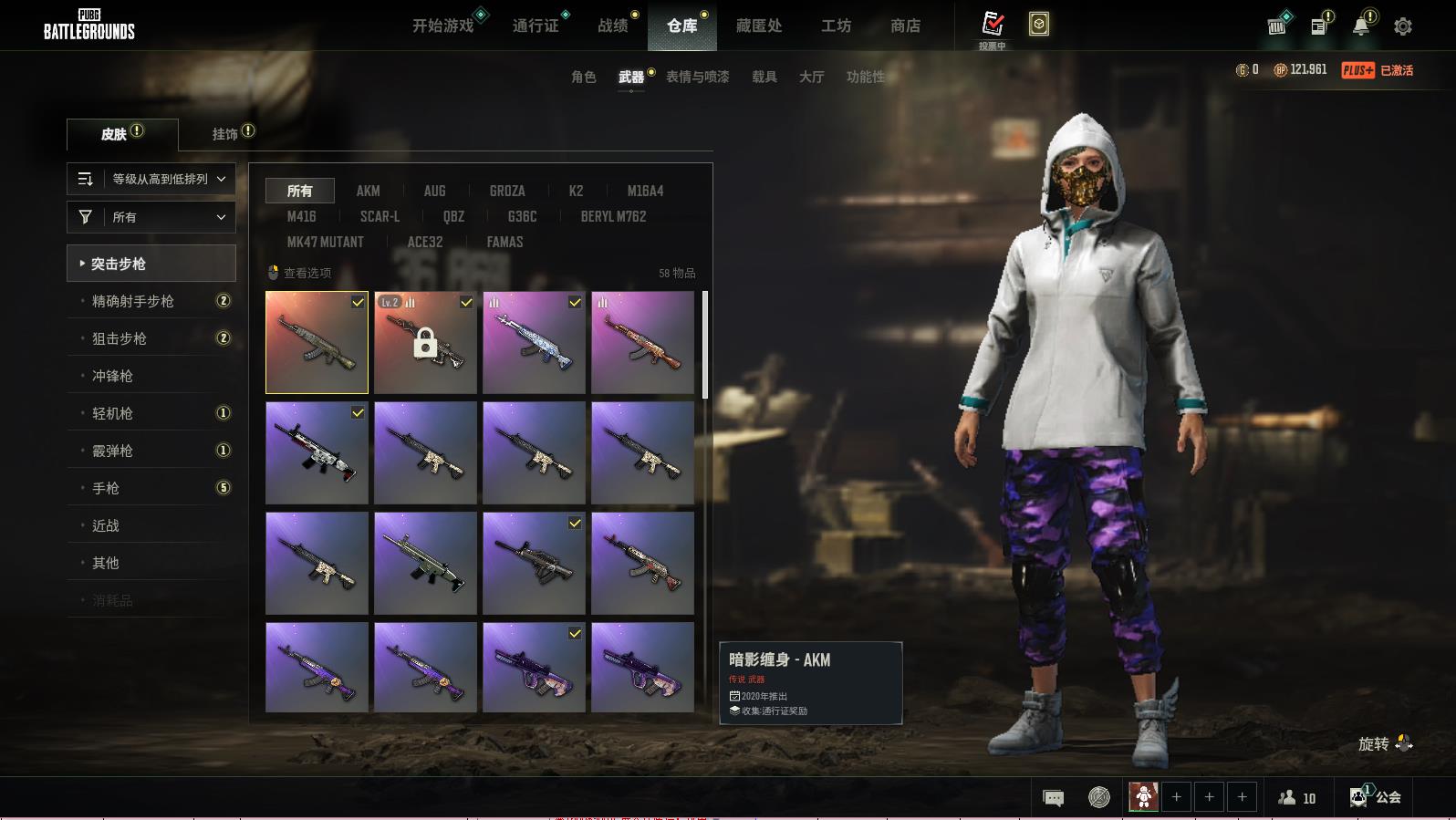Switch to the 角色 character tab

(584, 77)
